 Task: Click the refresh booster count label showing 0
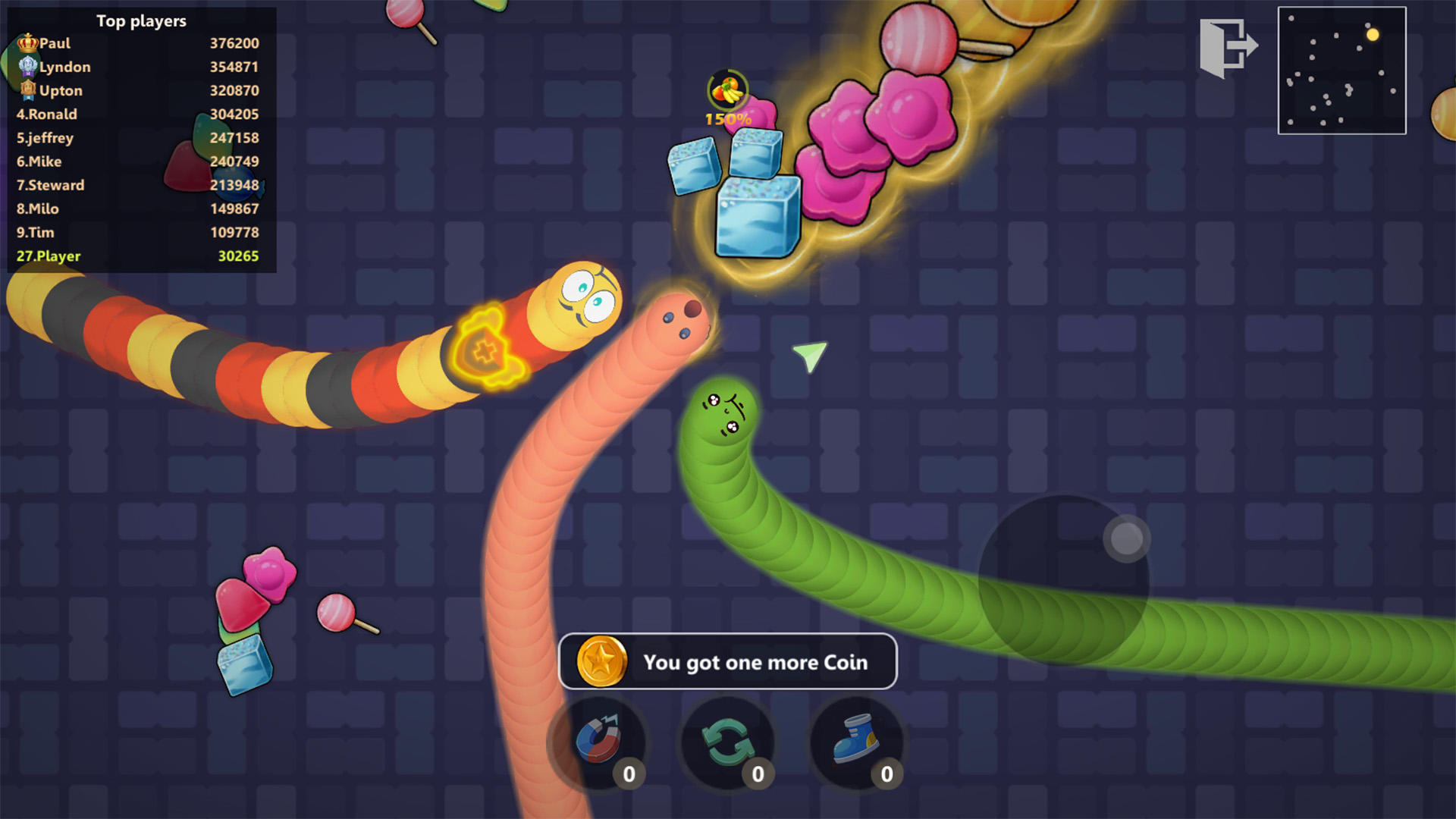pos(758,774)
